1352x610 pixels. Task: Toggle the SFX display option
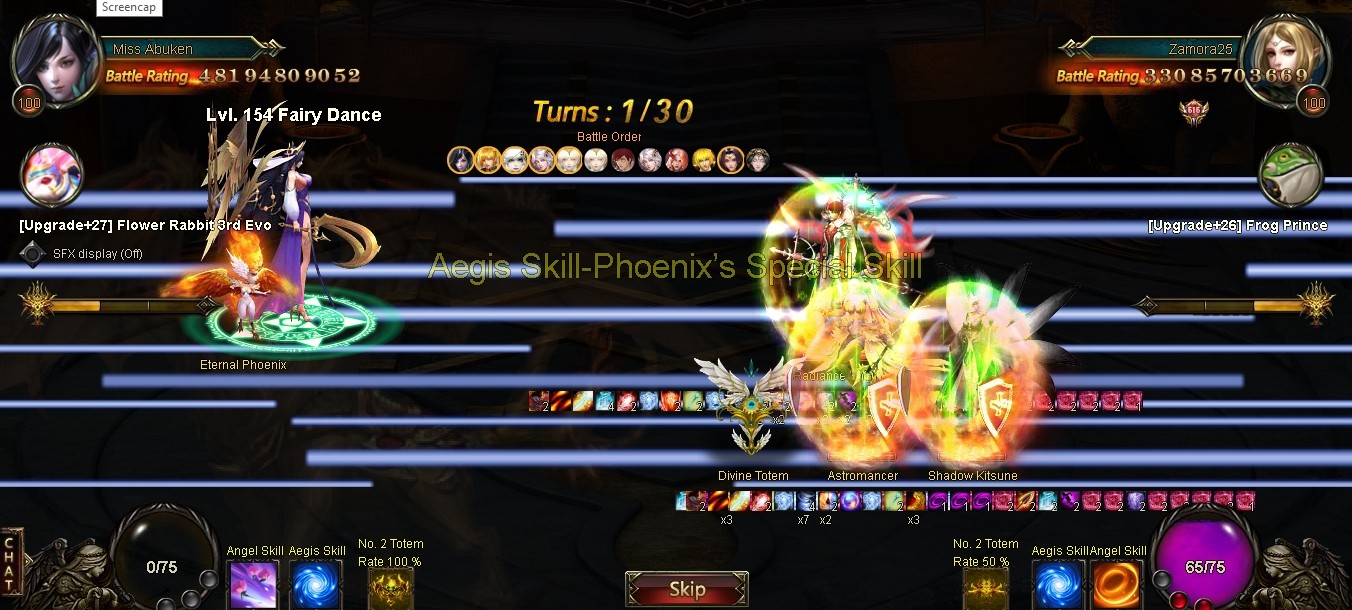point(34,253)
